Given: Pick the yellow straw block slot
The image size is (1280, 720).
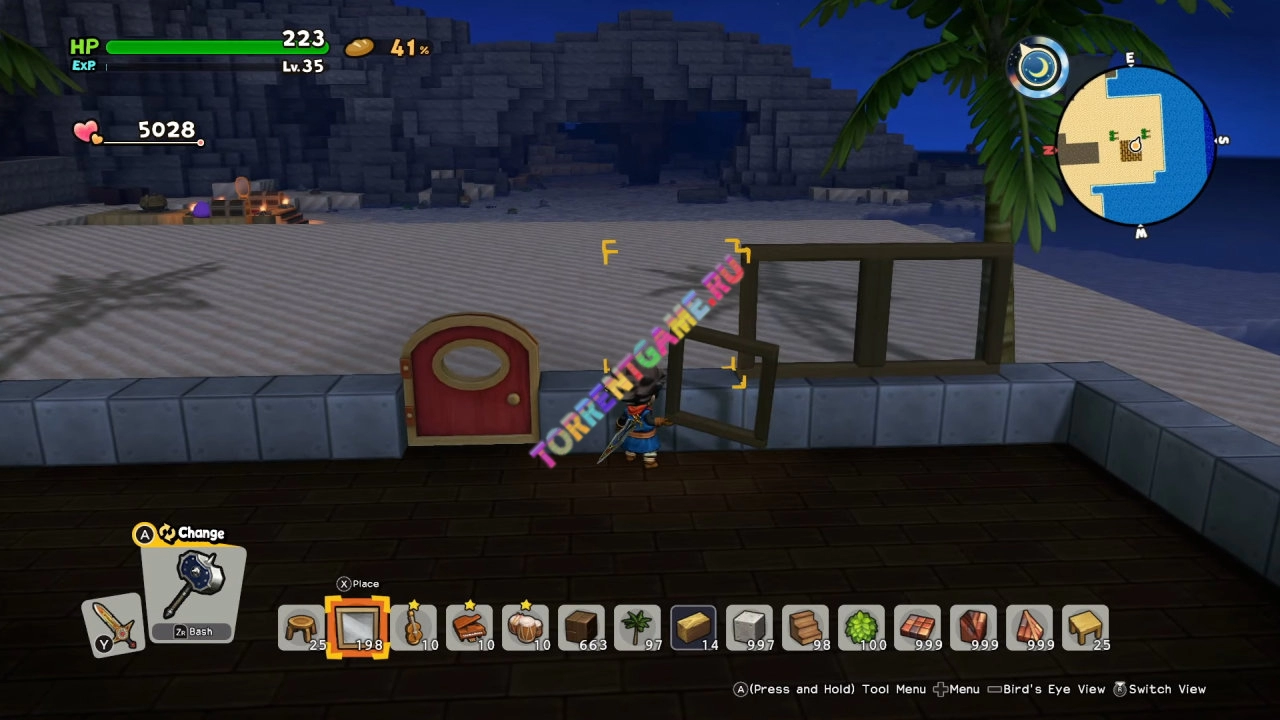Looking at the screenshot, I should 693,629.
